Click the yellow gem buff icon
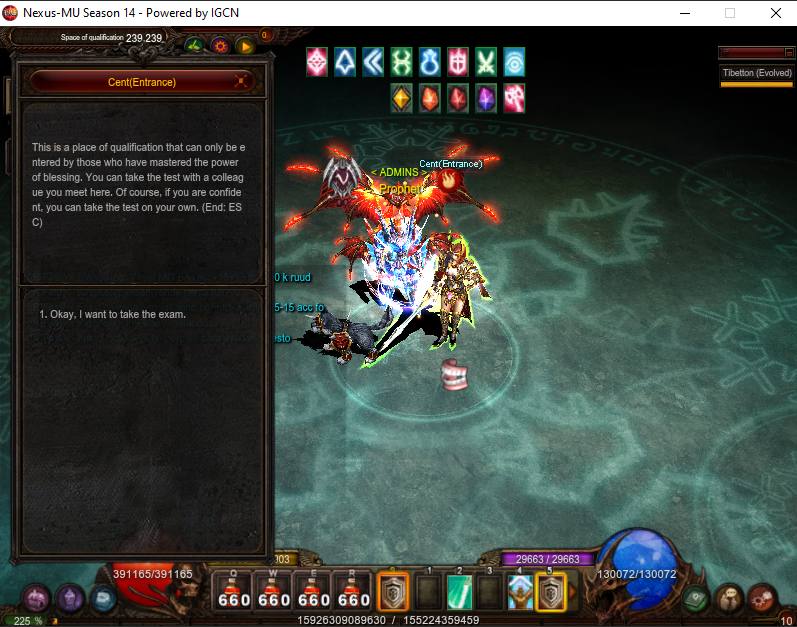797x627 pixels. point(402,98)
